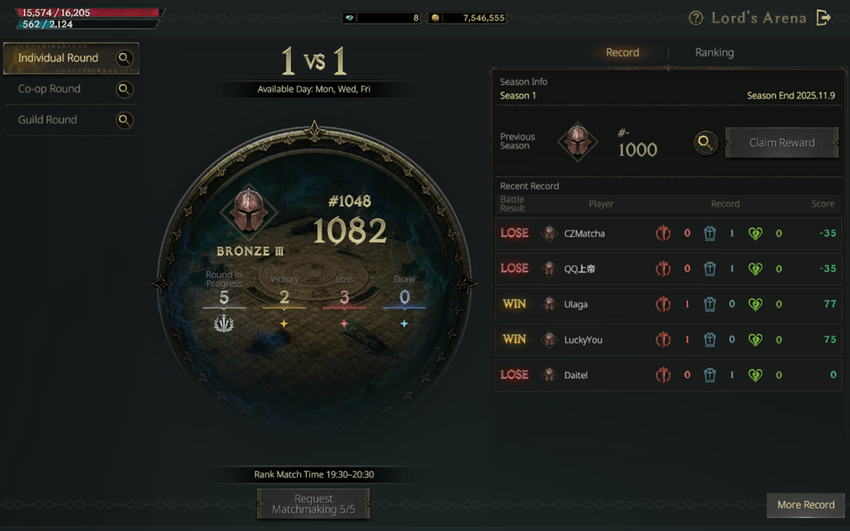Inspect Individual Round details via magnifier
850x531 pixels.
click(125, 58)
